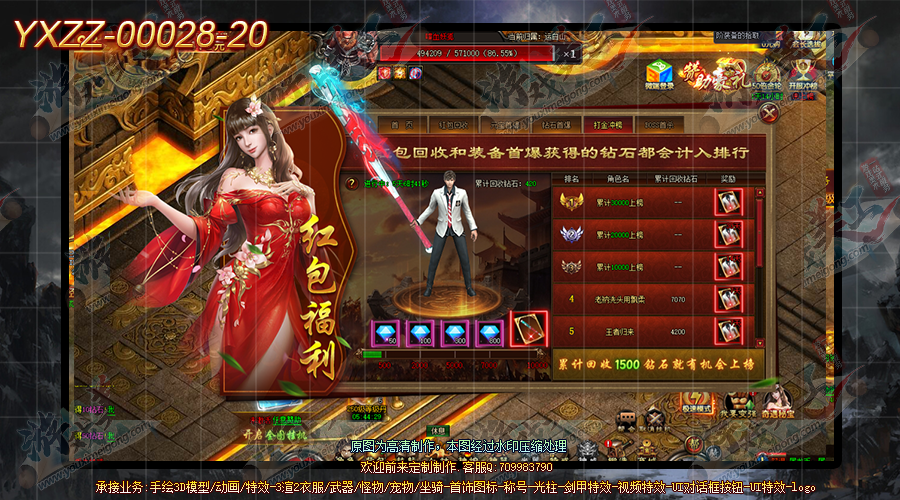Switch to the 首页 tab

click(x=403, y=125)
